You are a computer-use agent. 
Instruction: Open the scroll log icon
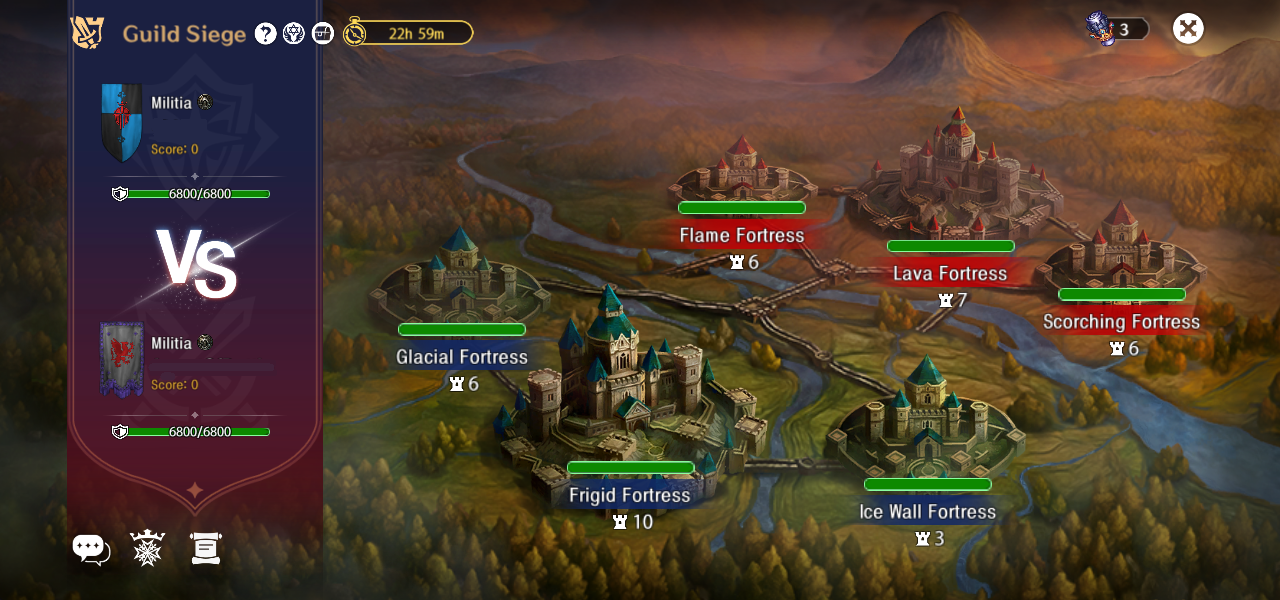pos(205,548)
